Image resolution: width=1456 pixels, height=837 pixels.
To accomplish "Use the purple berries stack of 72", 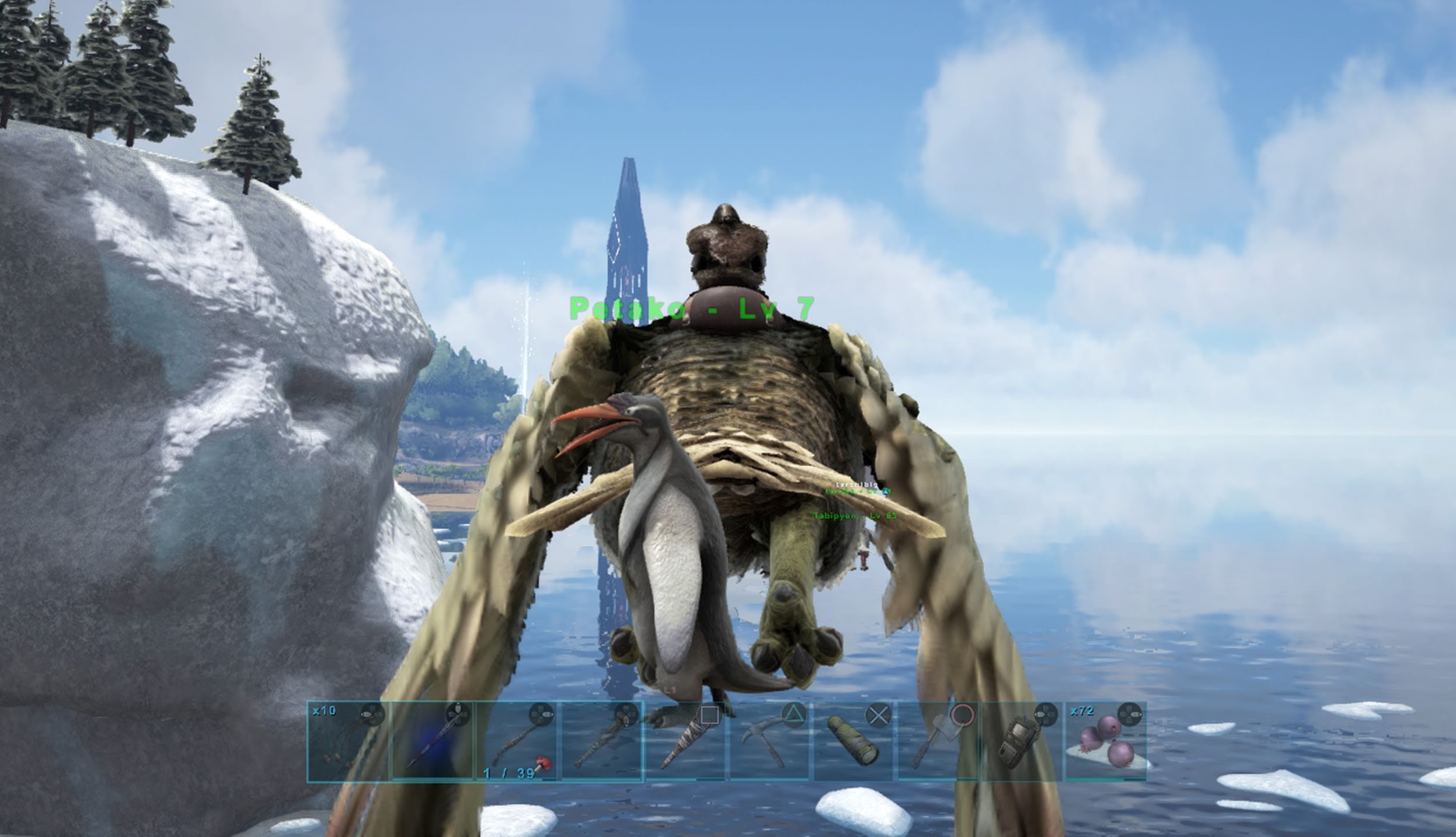I will pos(1106,741).
